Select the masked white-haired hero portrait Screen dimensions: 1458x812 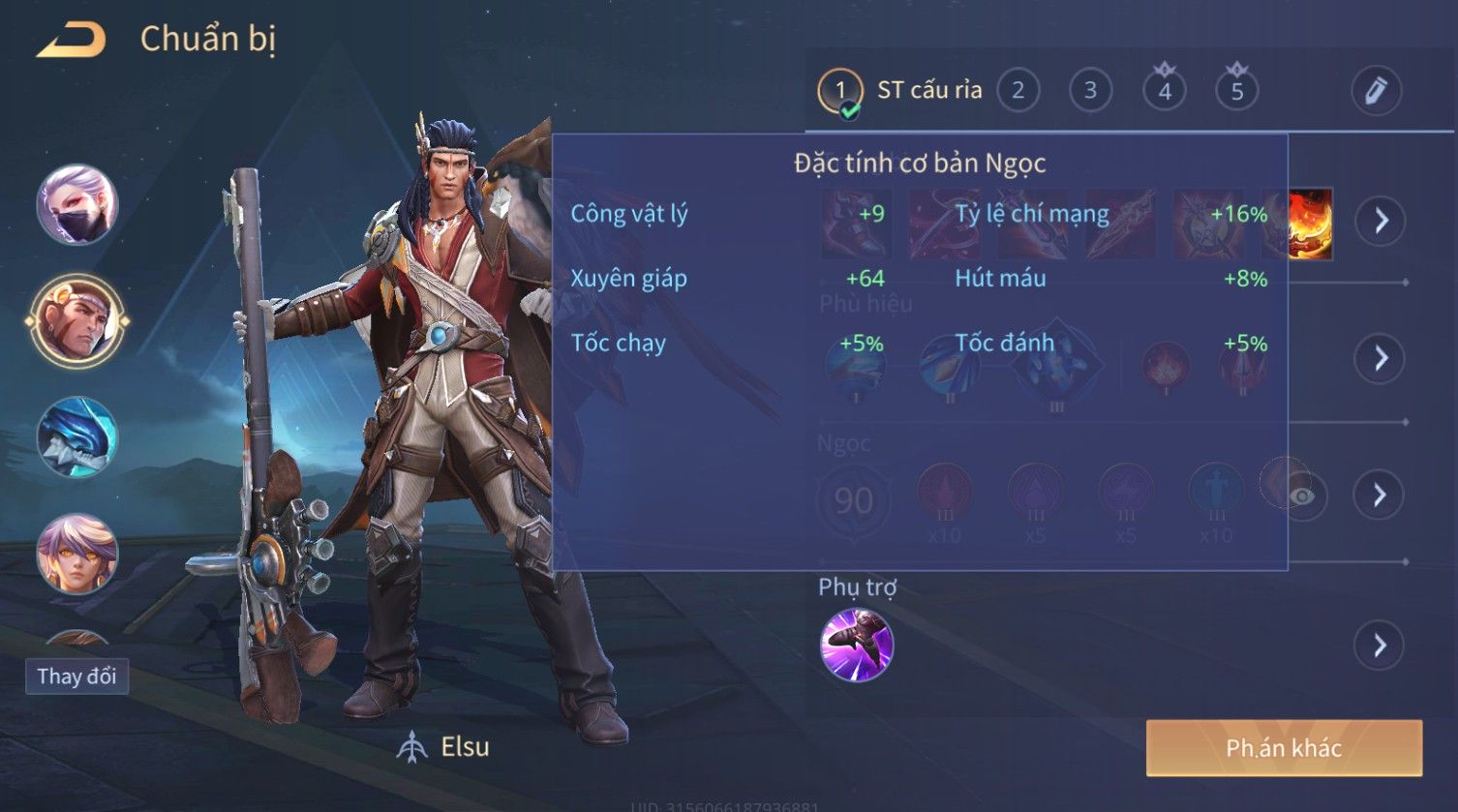tap(77, 204)
